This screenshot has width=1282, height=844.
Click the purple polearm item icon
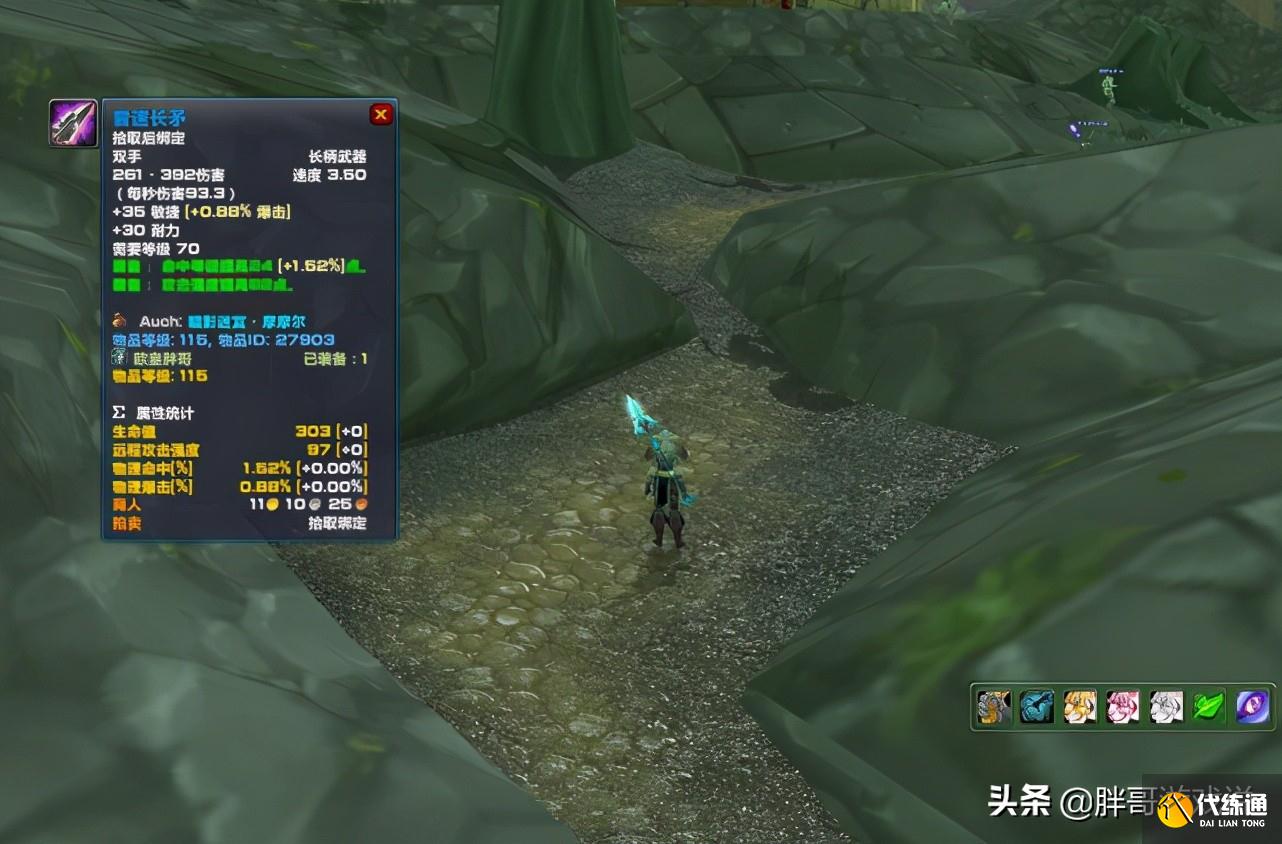pyautogui.click(x=73, y=123)
